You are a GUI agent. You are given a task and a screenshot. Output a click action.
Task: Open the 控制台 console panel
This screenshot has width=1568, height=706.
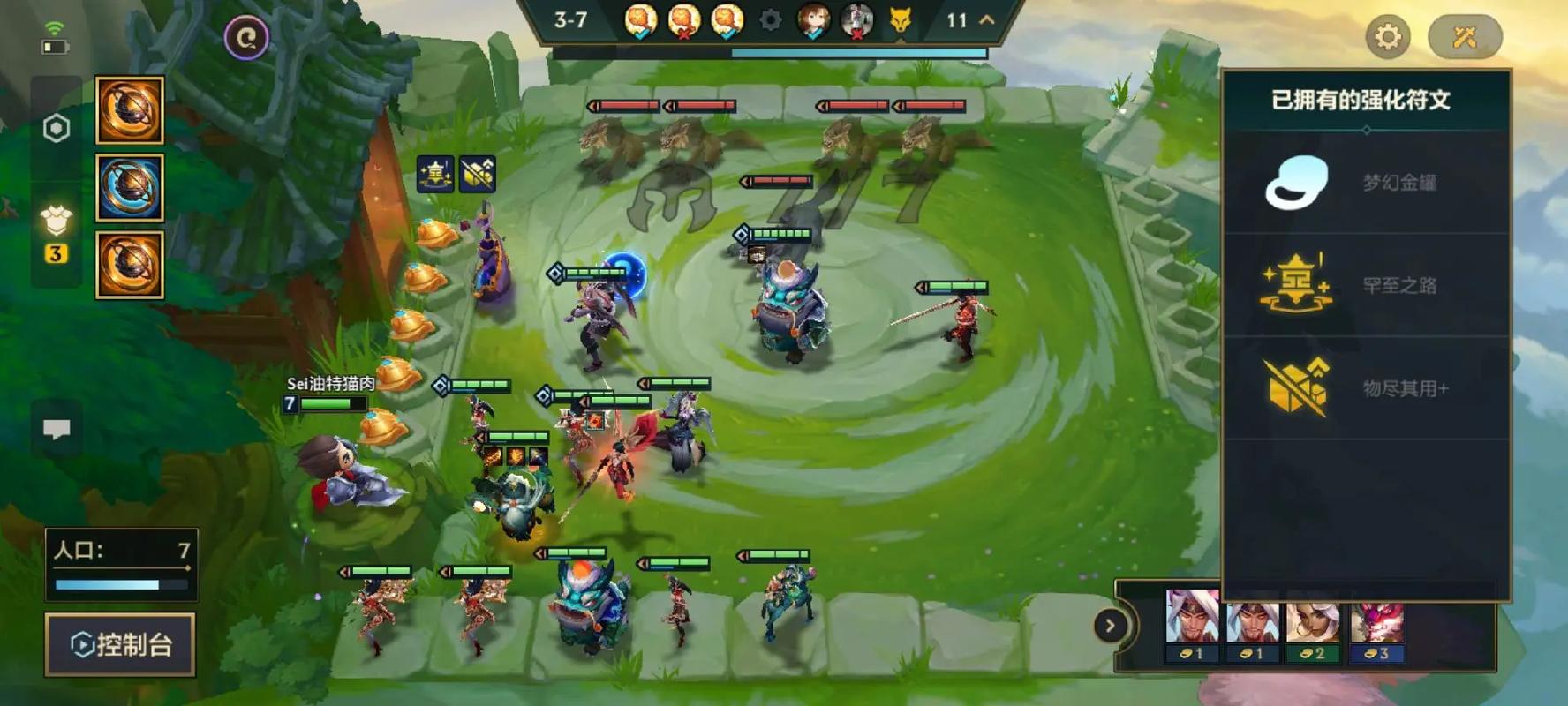(x=120, y=644)
